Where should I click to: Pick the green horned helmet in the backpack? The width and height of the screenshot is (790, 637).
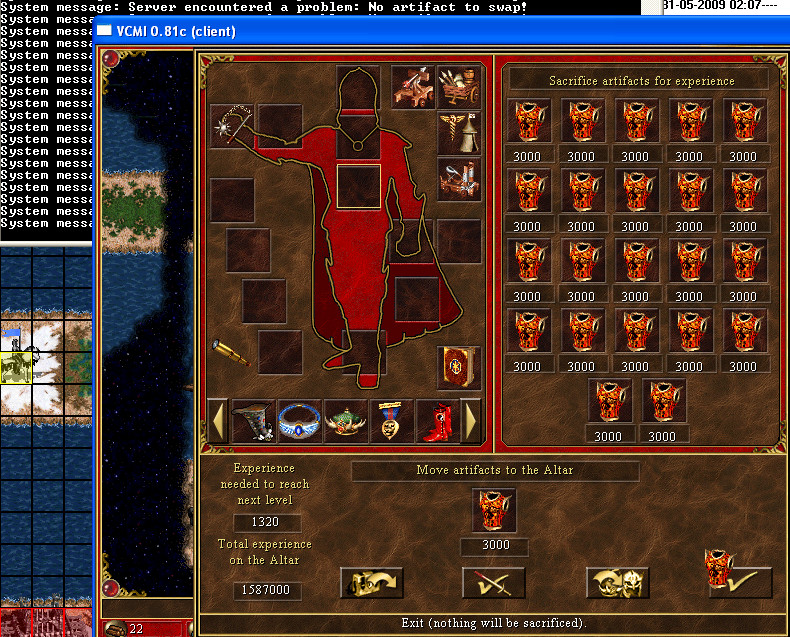(x=346, y=421)
